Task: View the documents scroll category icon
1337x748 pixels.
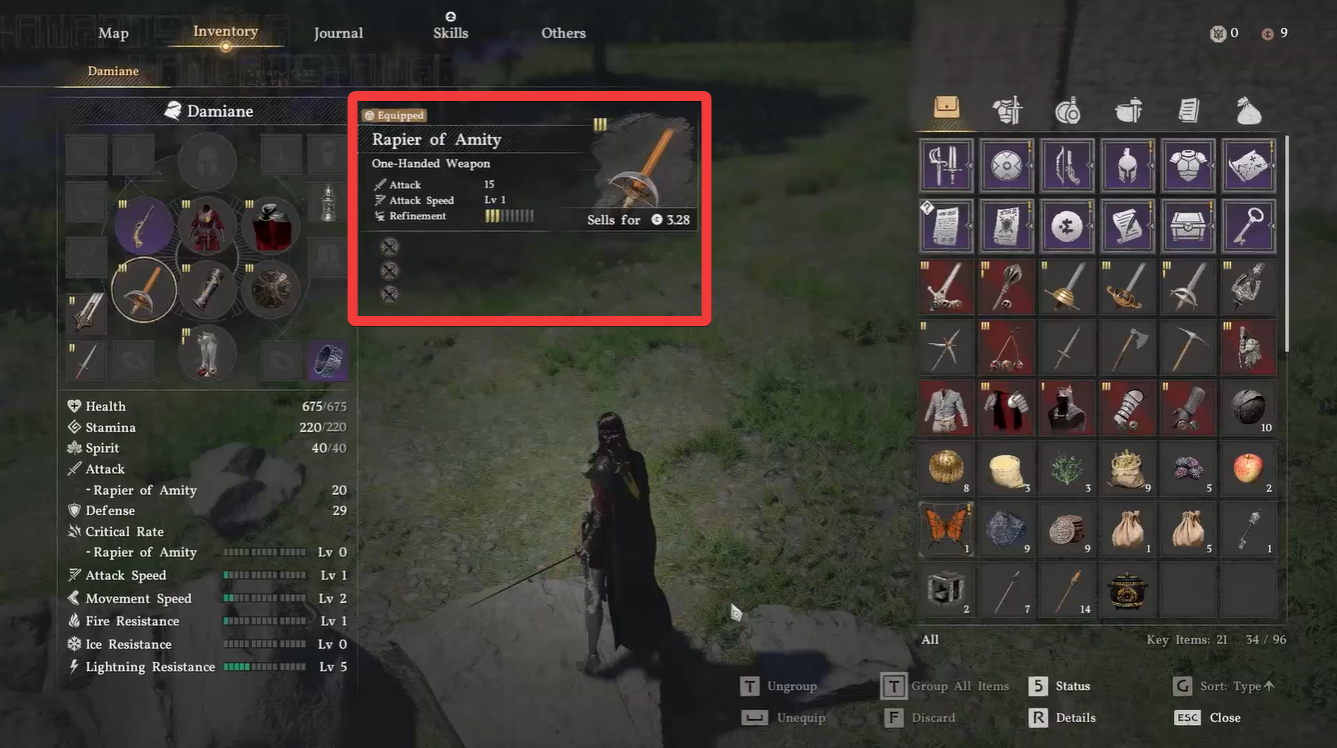Action: coord(1187,112)
